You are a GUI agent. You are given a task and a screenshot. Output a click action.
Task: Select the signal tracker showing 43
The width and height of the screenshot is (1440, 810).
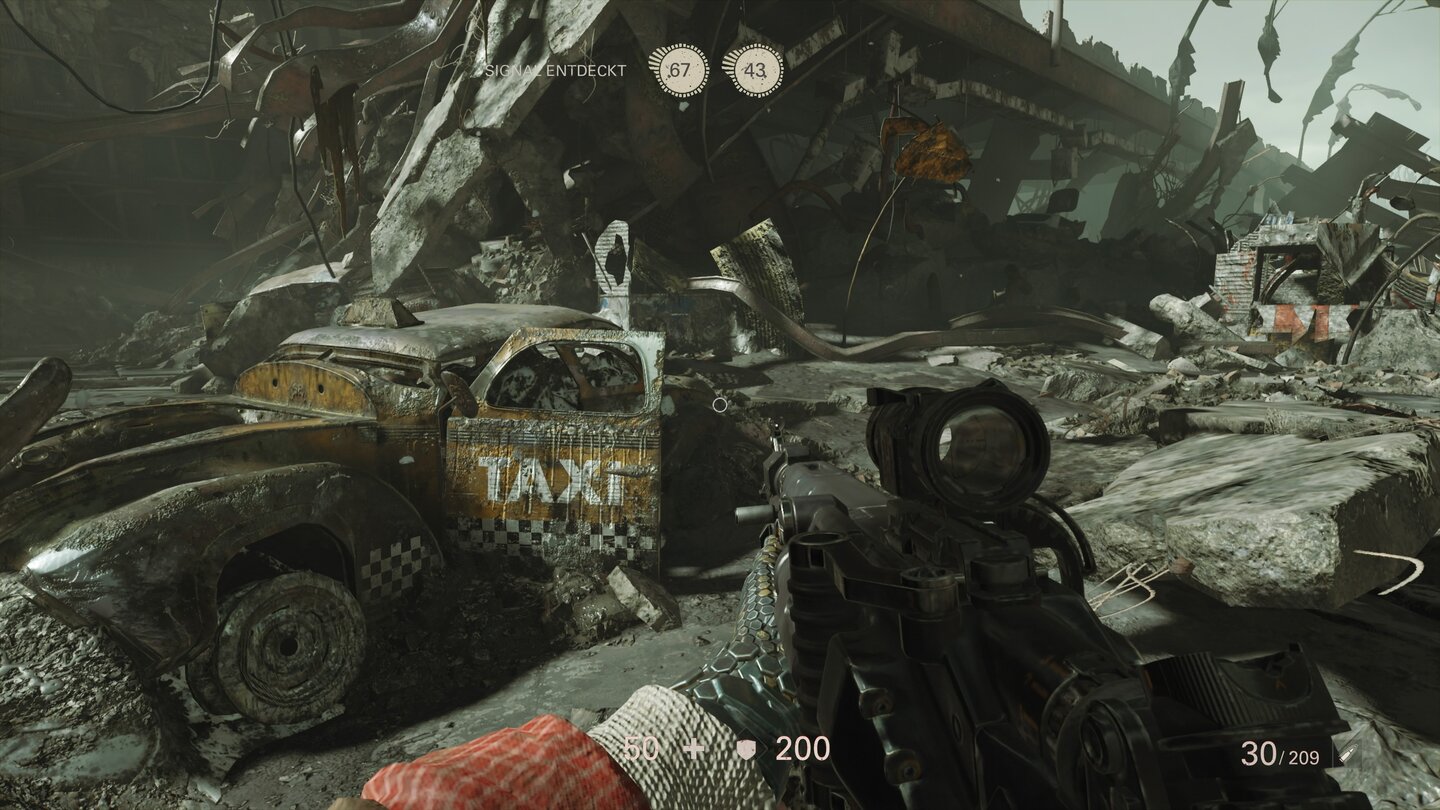(754, 70)
